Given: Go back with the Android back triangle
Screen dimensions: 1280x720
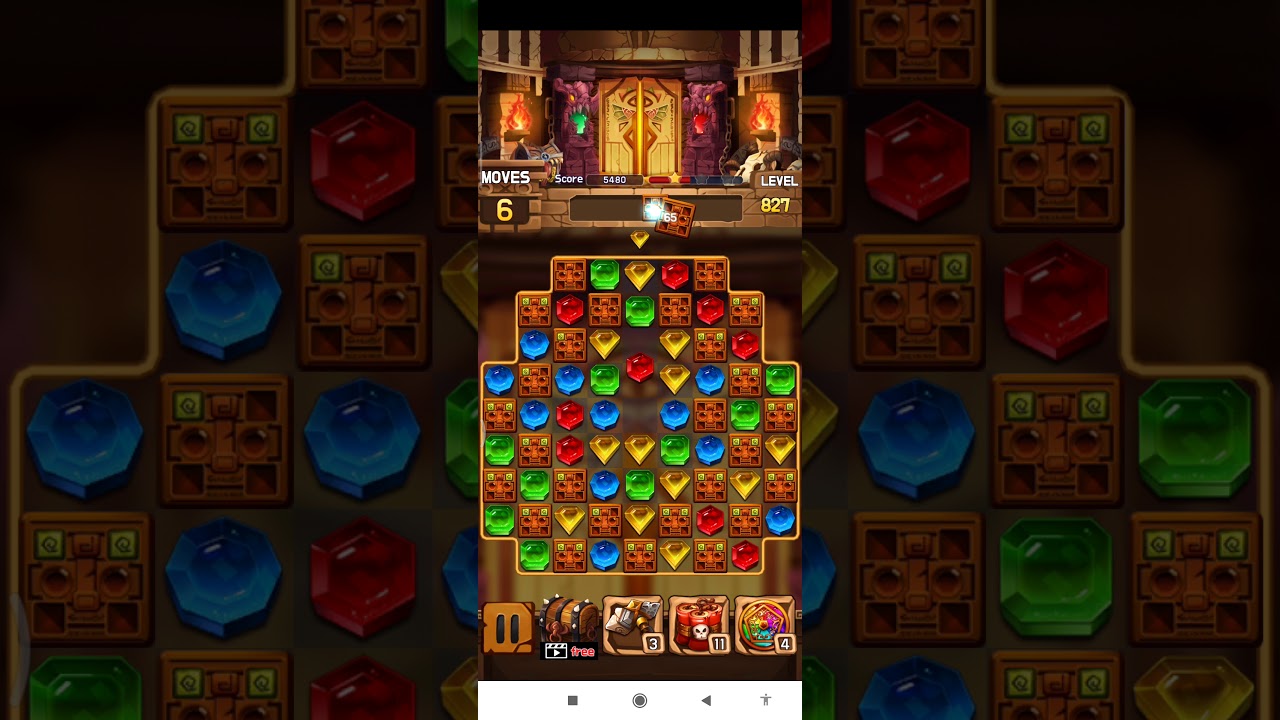Looking at the screenshot, I should [706, 701].
